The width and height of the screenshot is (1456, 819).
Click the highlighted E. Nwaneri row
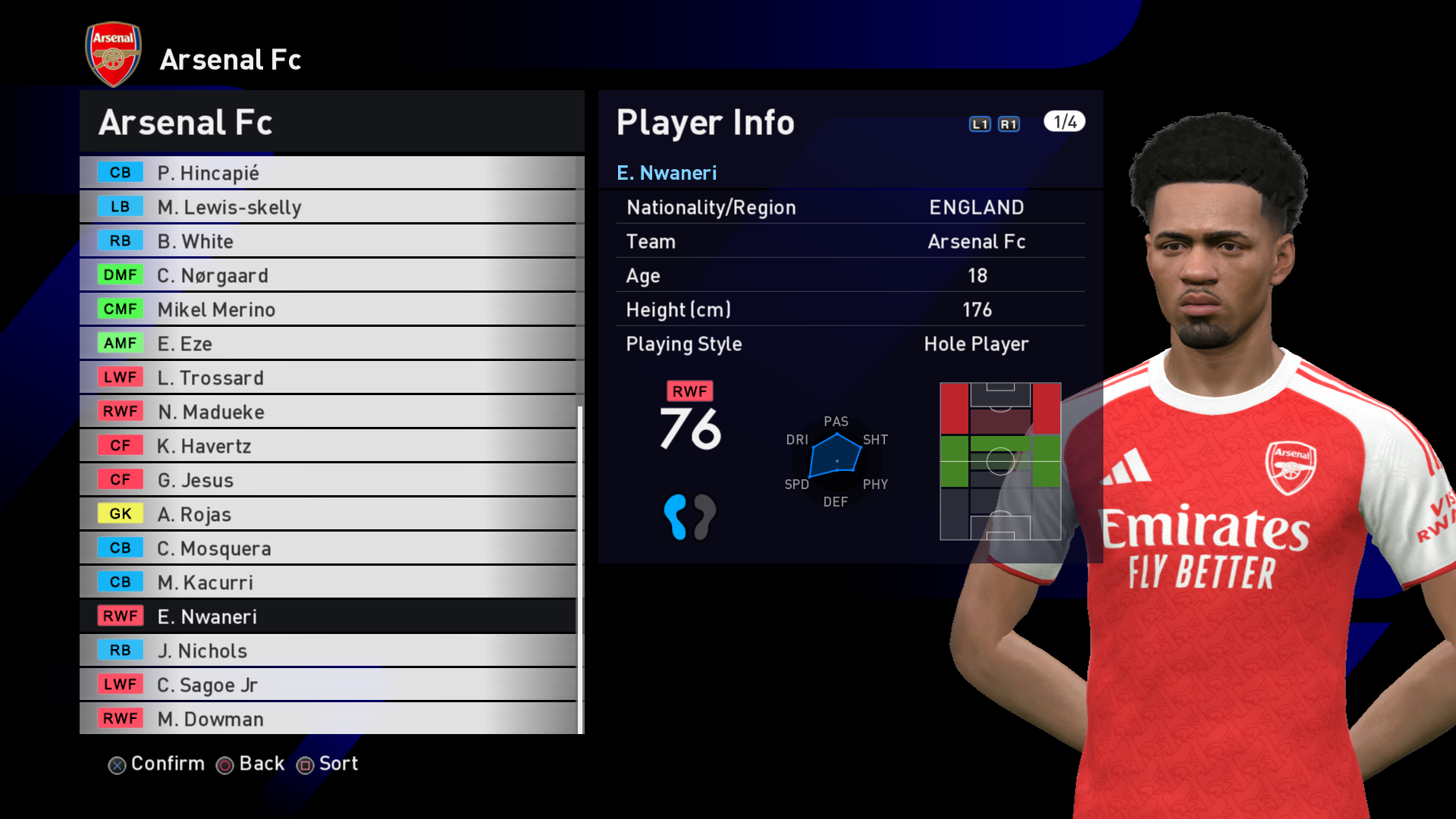tap(328, 617)
